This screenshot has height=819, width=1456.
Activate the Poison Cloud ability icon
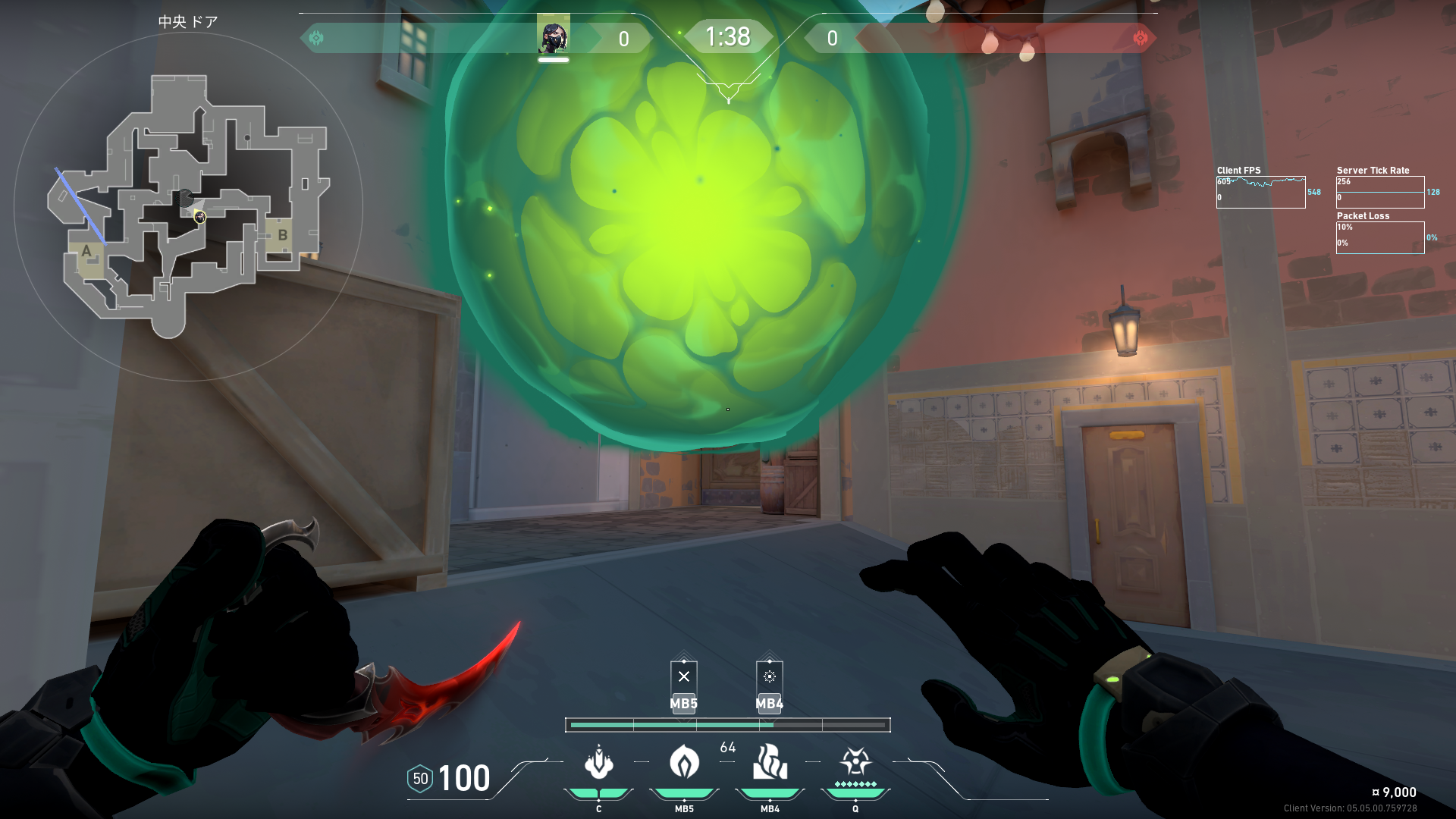pyautogui.click(x=684, y=762)
